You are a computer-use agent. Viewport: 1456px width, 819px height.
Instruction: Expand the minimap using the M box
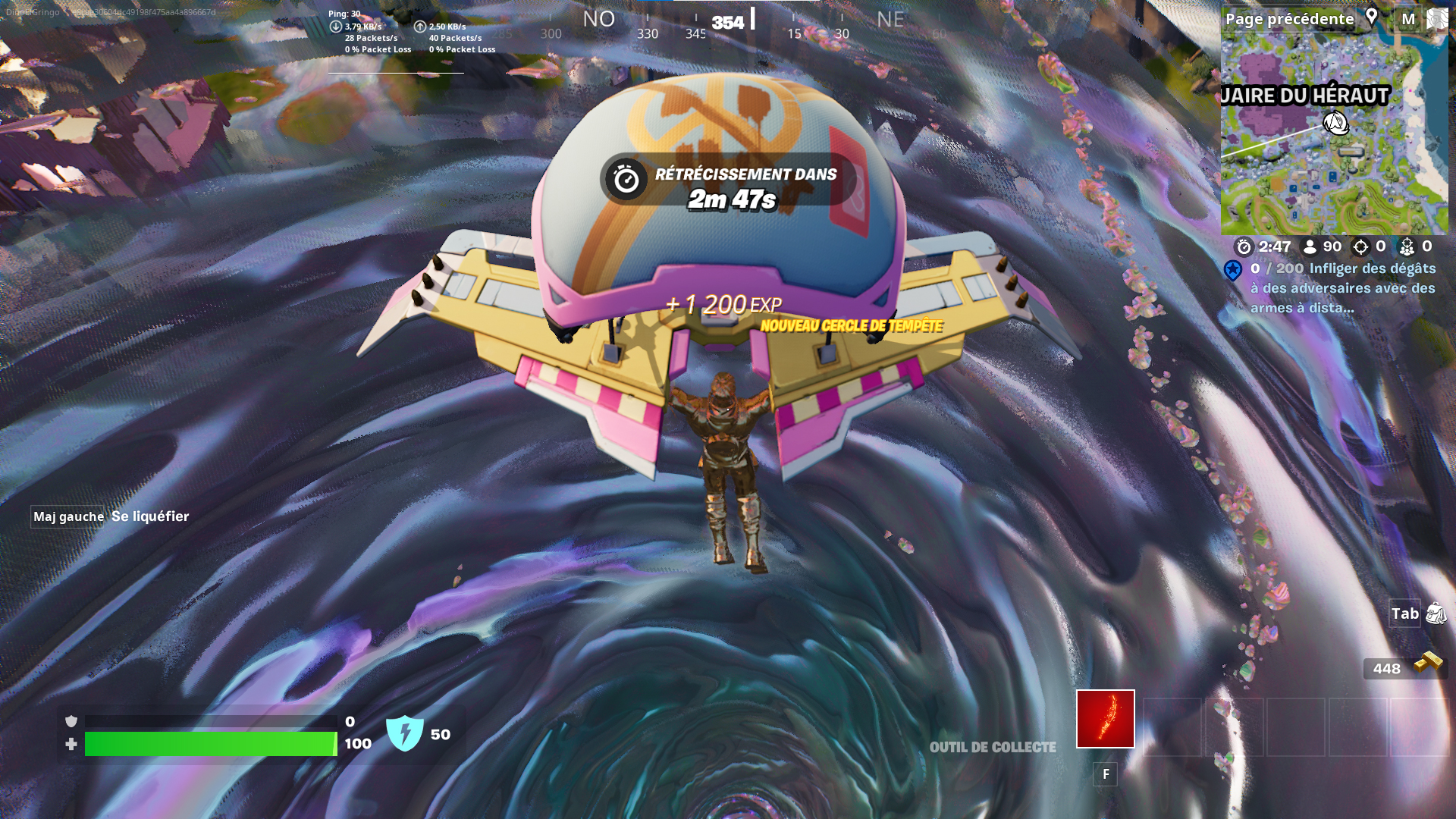[x=1409, y=18]
